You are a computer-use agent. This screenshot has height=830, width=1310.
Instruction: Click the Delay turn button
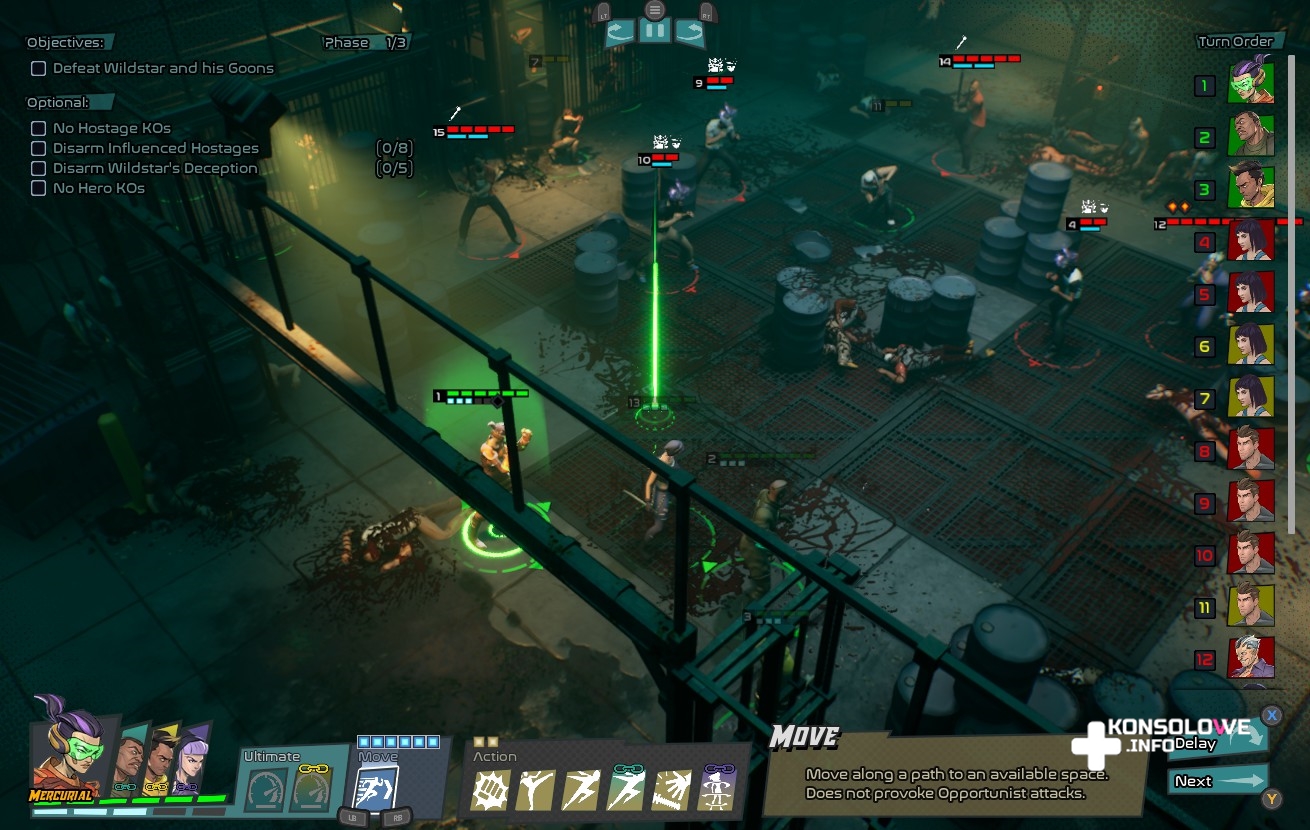[1215, 742]
